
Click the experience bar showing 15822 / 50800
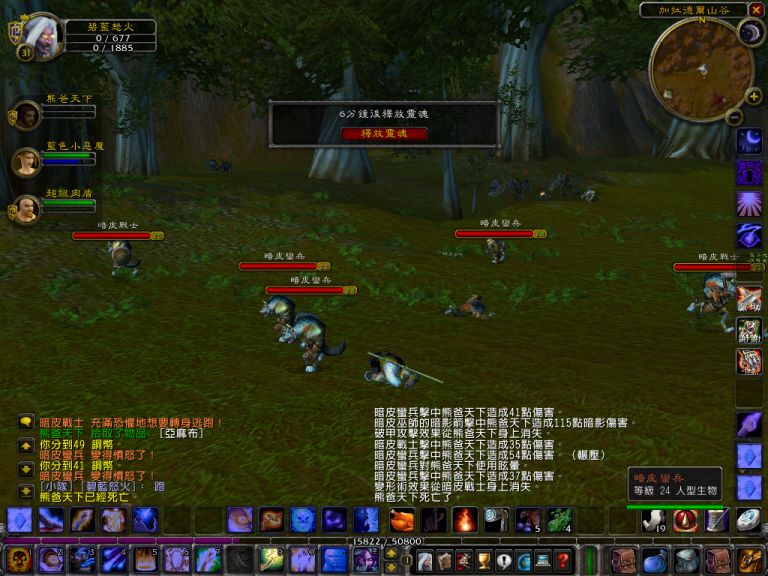click(385, 541)
